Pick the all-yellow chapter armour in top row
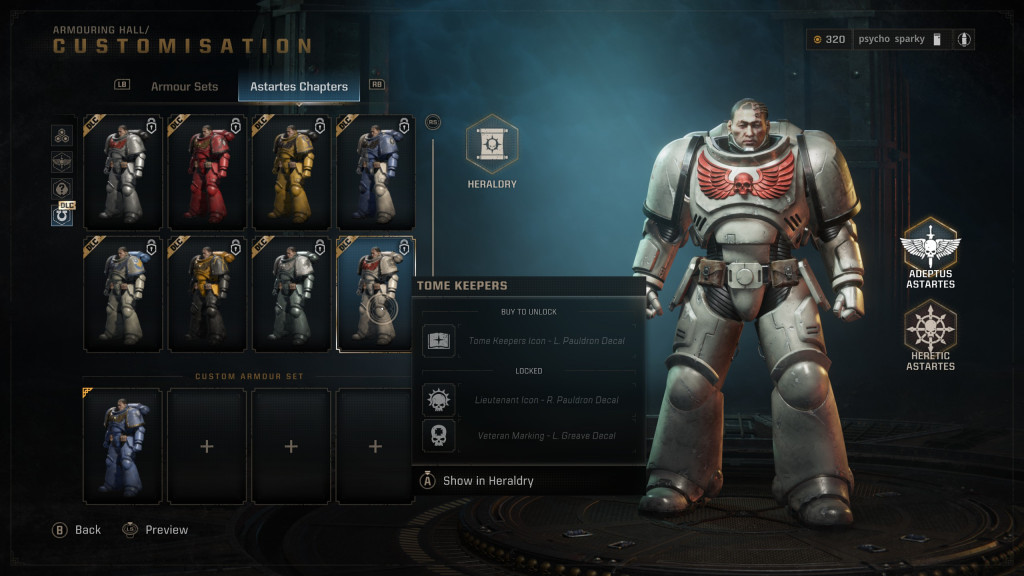This screenshot has width=1024, height=576. (291, 173)
